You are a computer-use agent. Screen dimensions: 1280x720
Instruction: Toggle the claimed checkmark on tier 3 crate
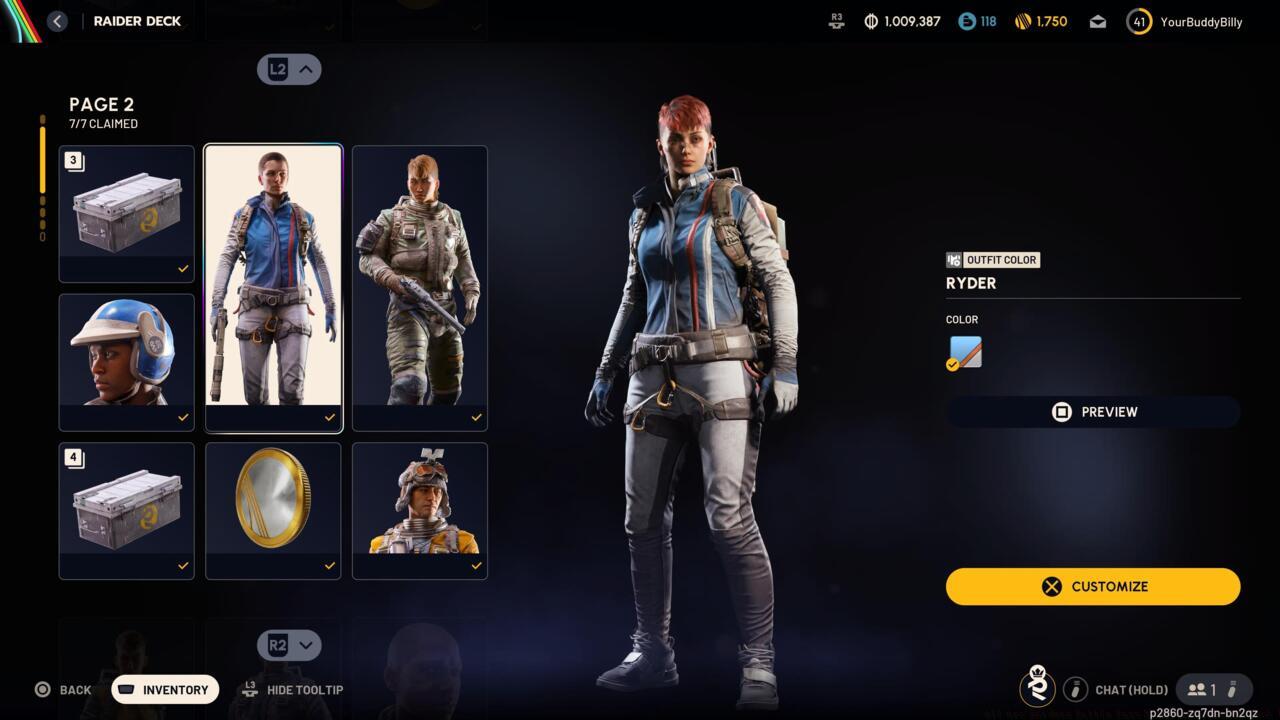coord(182,267)
